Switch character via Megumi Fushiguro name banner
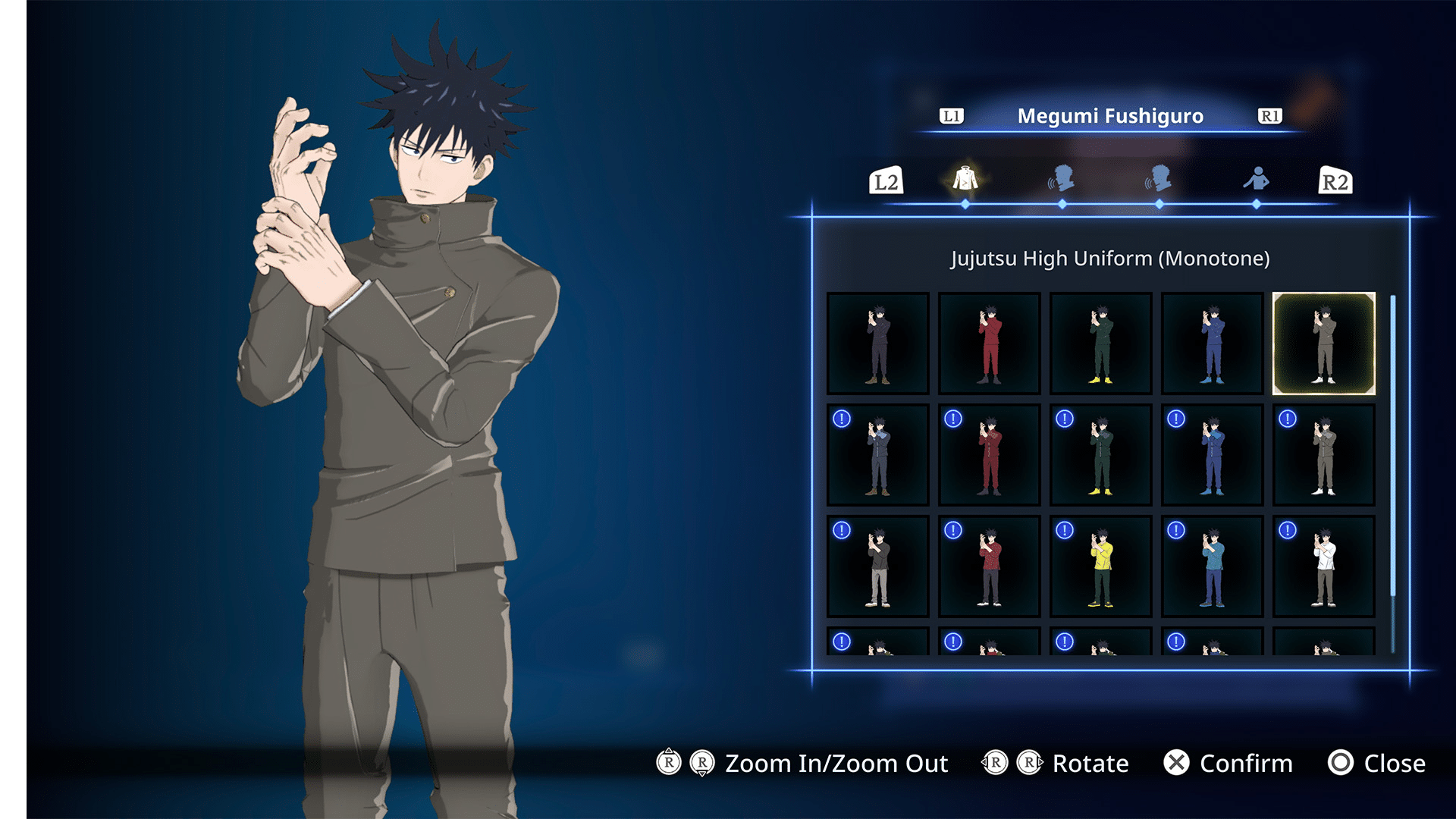Screen dimensions: 1456x819 pyautogui.click(x=1110, y=116)
